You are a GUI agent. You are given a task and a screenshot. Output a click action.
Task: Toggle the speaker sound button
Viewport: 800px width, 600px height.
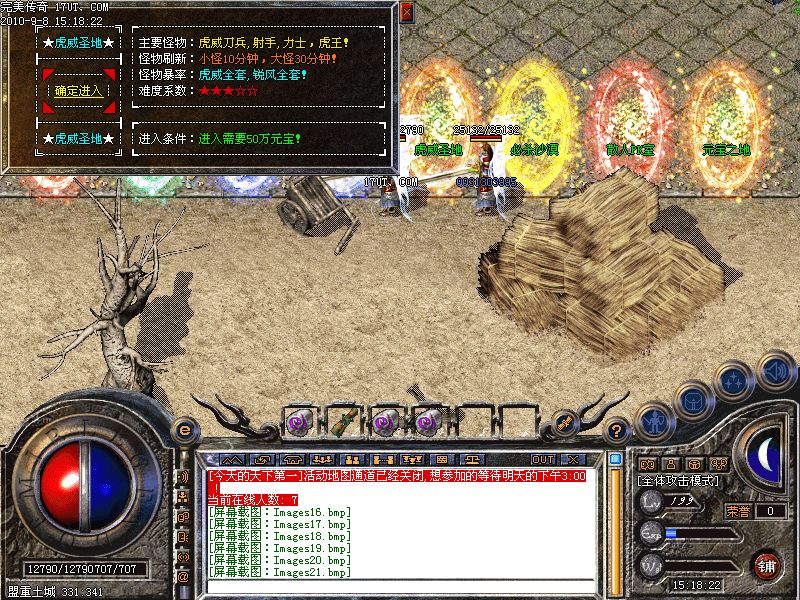tap(776, 372)
